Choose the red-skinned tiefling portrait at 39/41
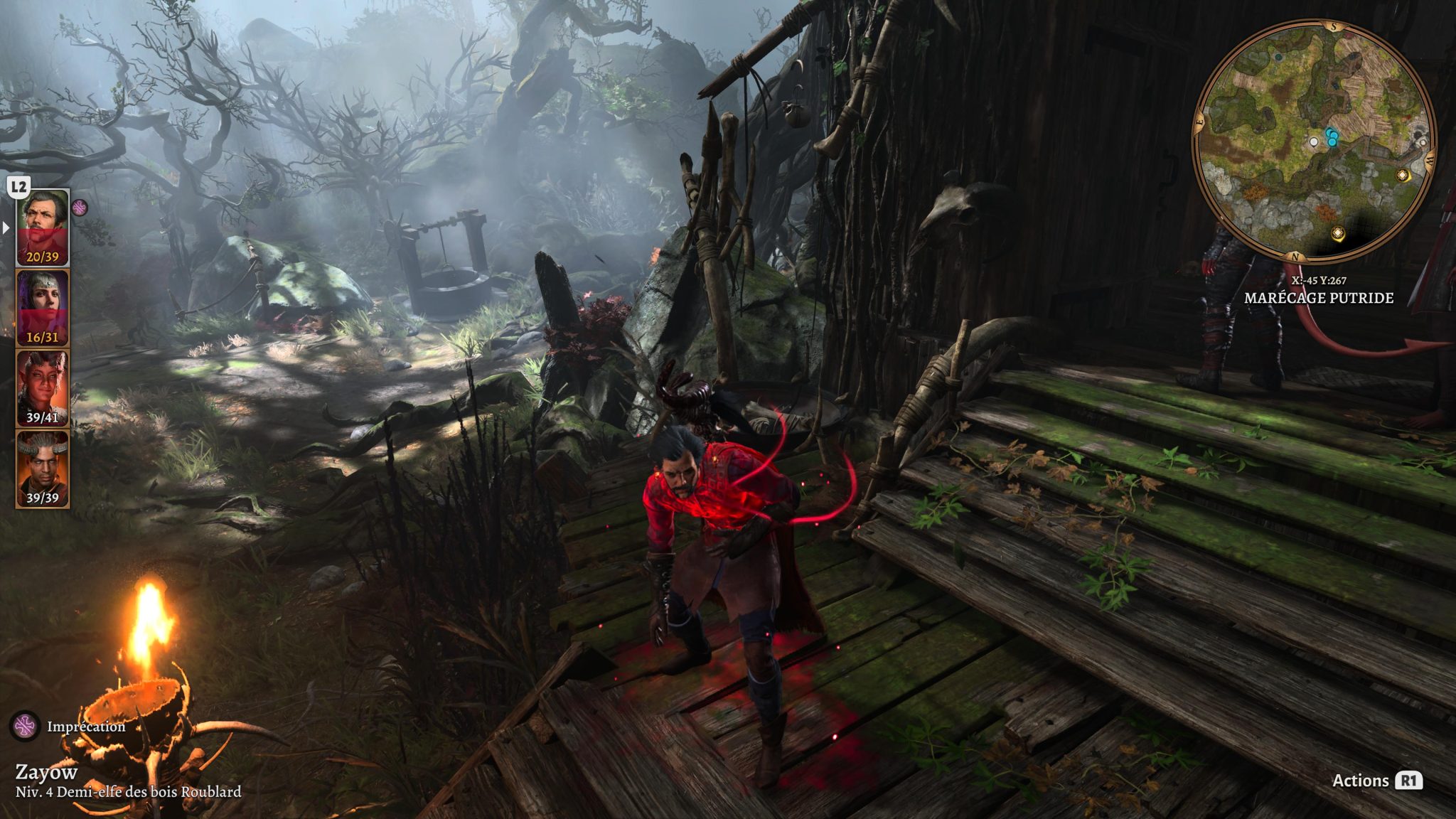The image size is (1456, 819). click(43, 388)
